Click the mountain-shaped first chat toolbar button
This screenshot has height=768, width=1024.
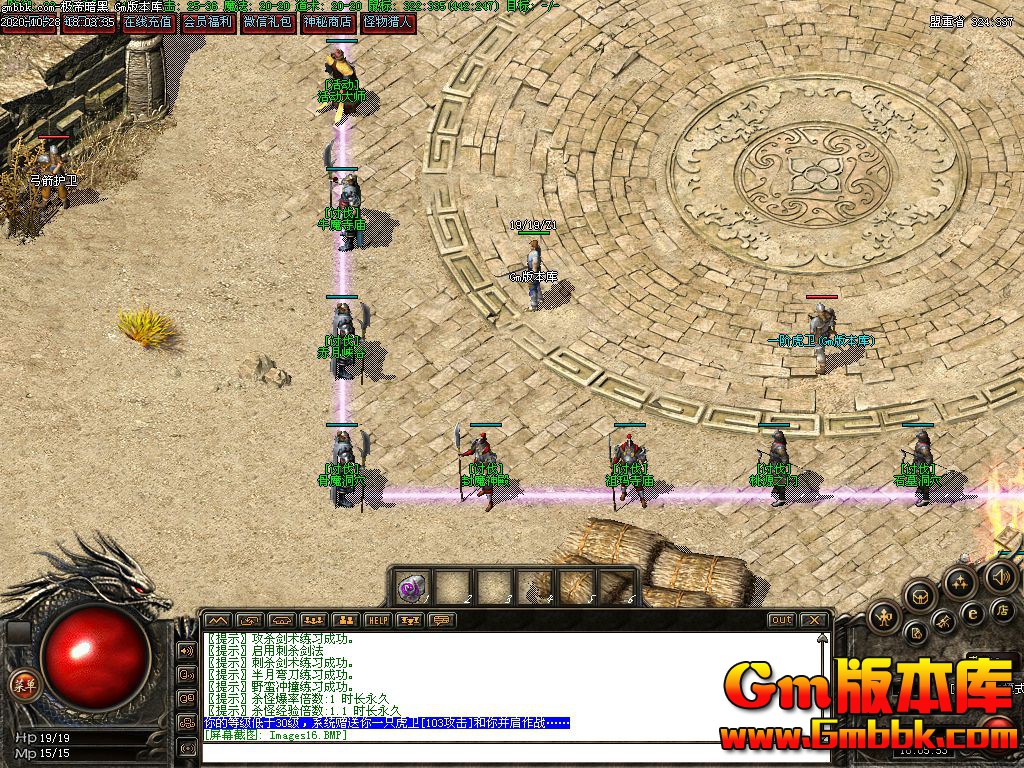(218, 621)
